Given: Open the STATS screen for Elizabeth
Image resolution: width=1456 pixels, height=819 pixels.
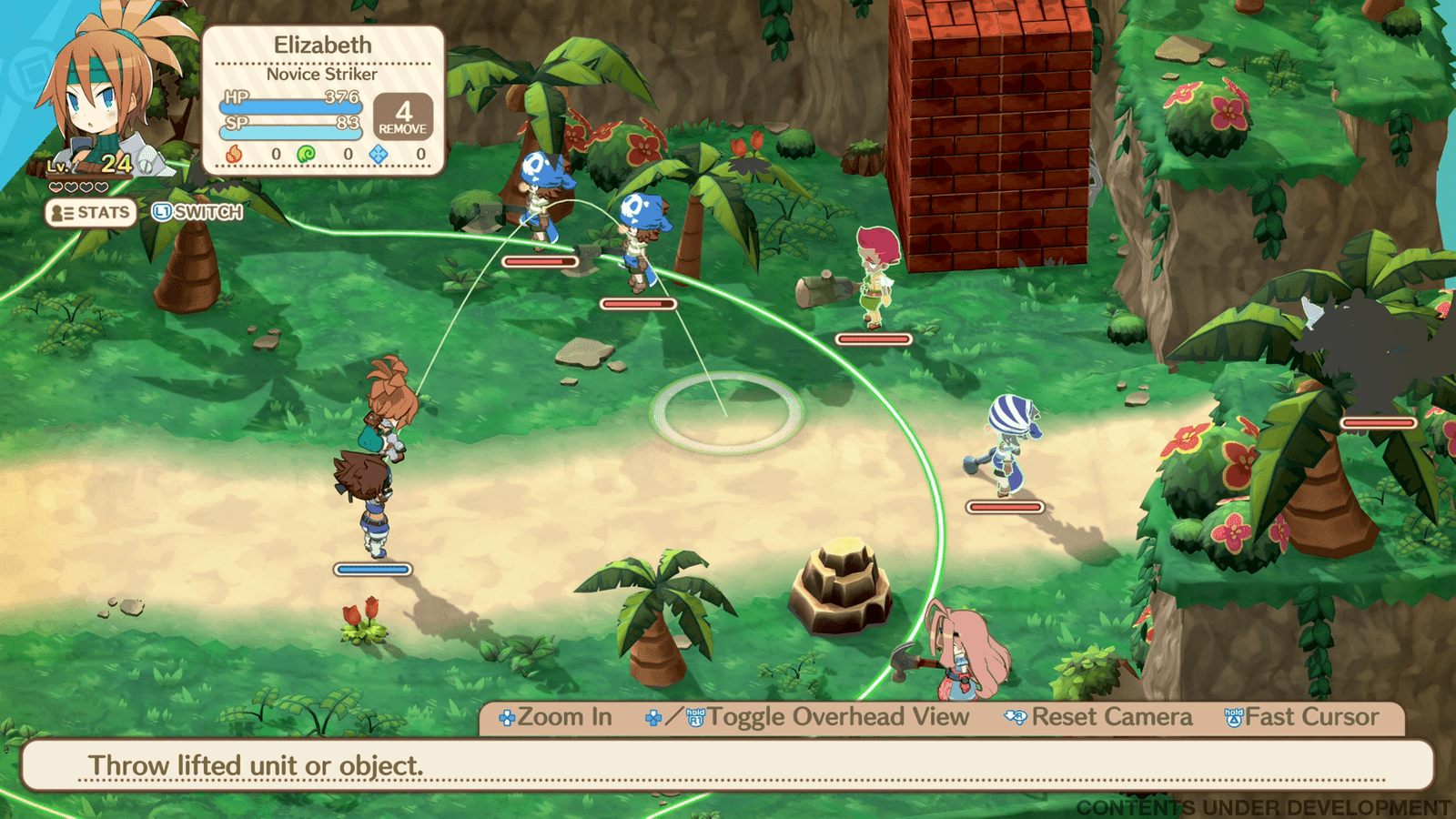Looking at the screenshot, I should click(91, 213).
